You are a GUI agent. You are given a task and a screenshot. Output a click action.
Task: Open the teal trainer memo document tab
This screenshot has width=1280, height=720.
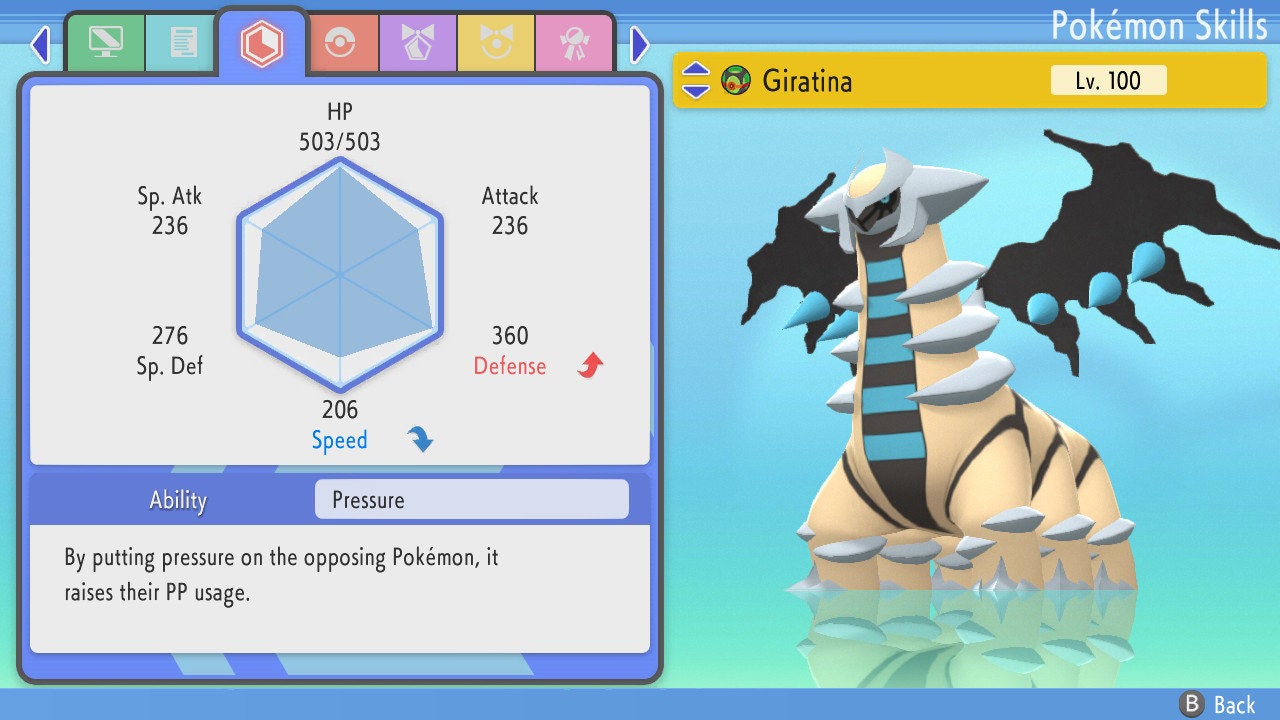(183, 42)
